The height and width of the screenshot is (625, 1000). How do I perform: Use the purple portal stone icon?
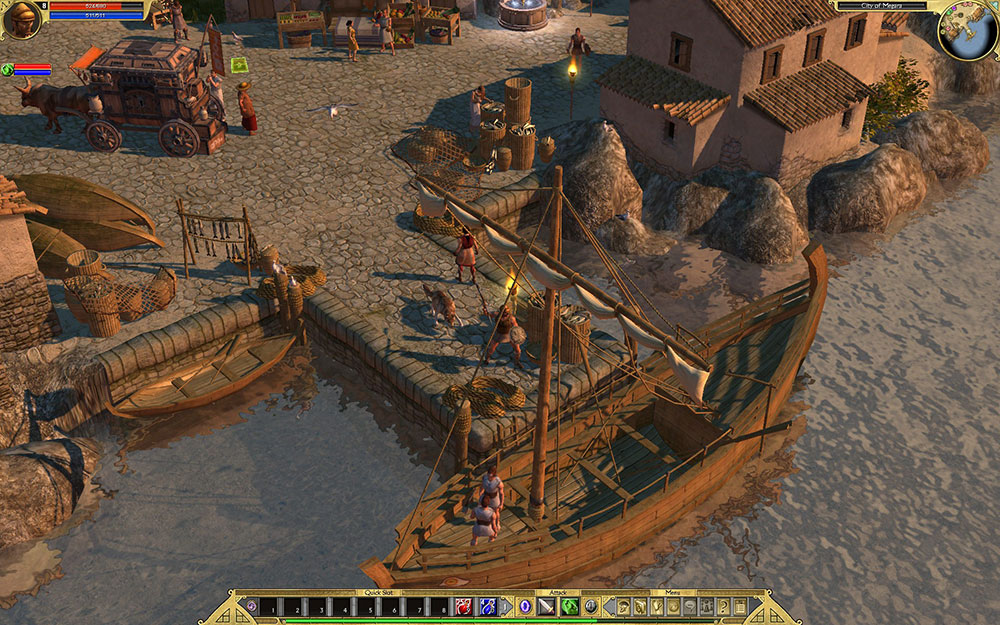pyautogui.click(x=251, y=606)
